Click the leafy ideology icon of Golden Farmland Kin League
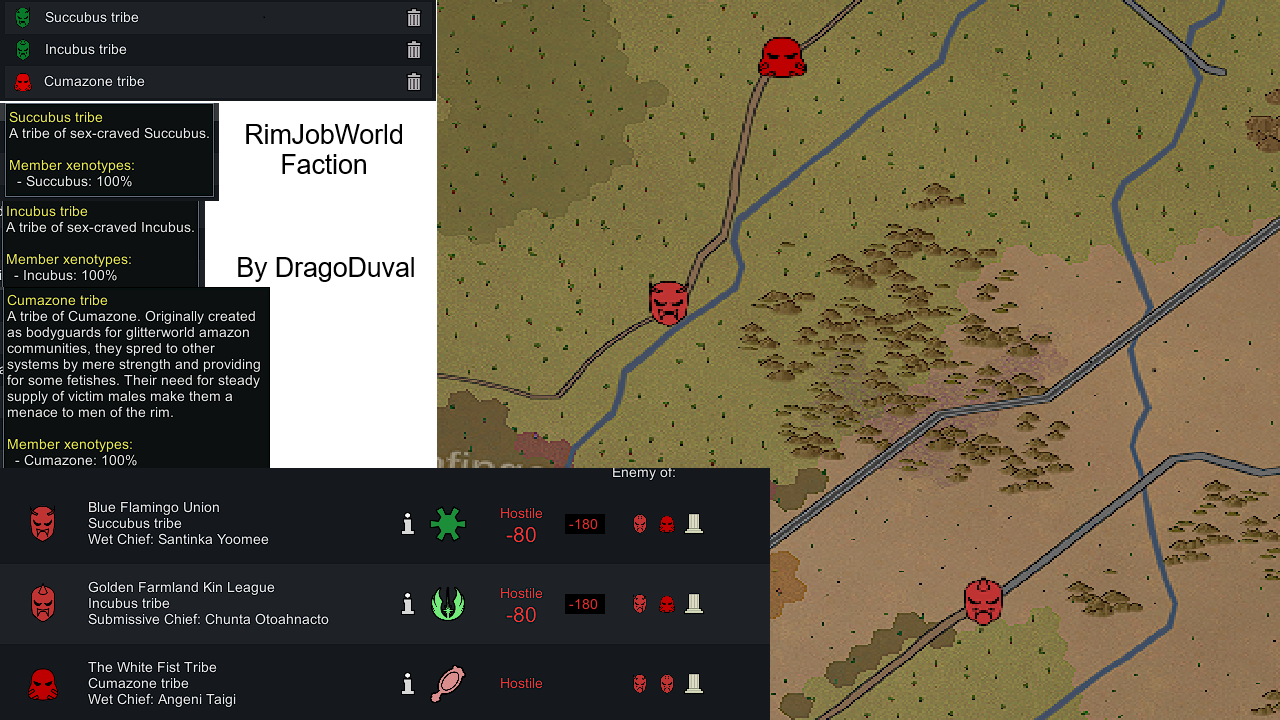The width and height of the screenshot is (1280, 720). 448,604
